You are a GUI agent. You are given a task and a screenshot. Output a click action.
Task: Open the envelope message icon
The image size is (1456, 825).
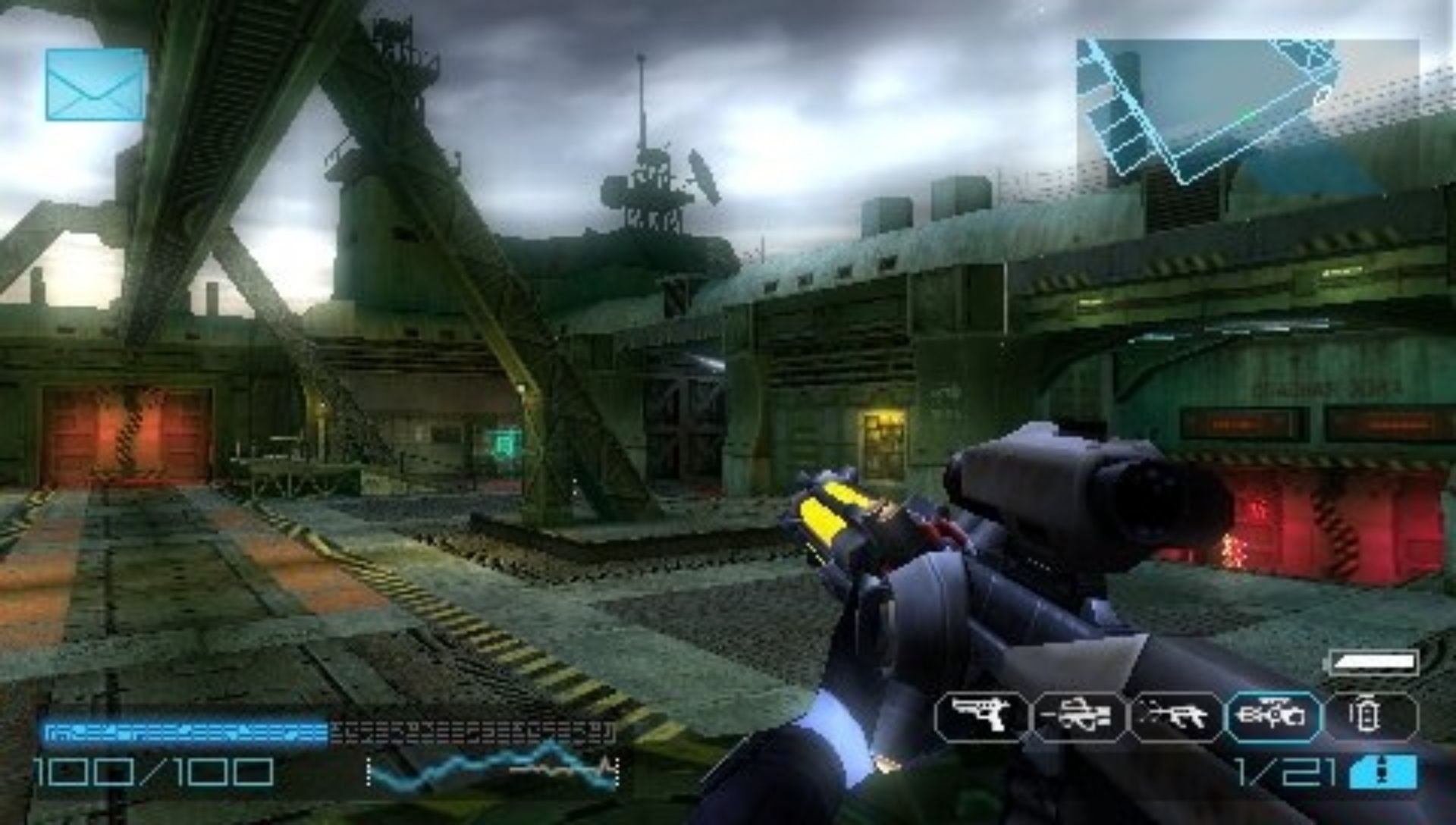point(96,85)
